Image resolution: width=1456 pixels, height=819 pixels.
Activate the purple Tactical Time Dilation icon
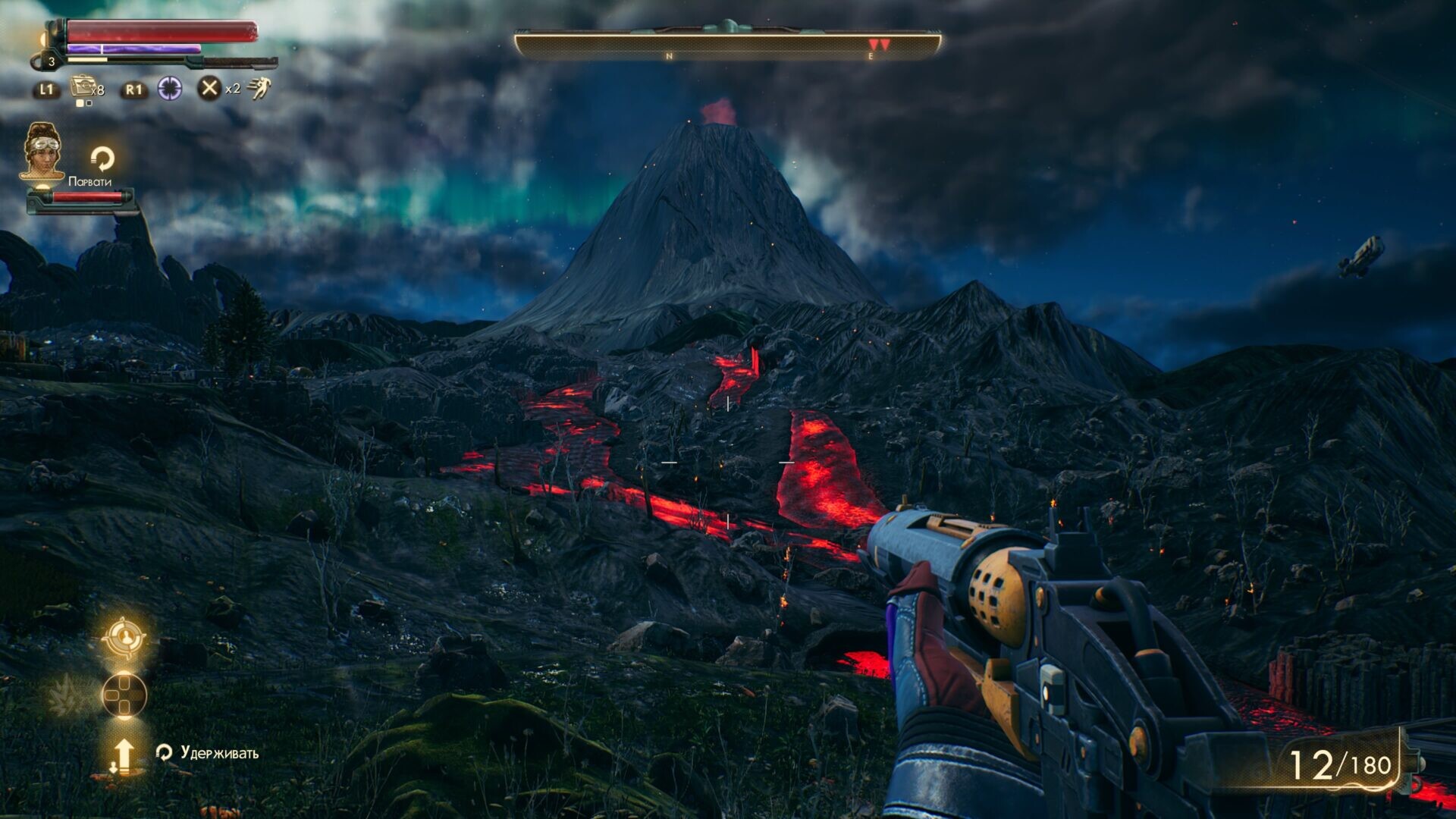point(170,89)
